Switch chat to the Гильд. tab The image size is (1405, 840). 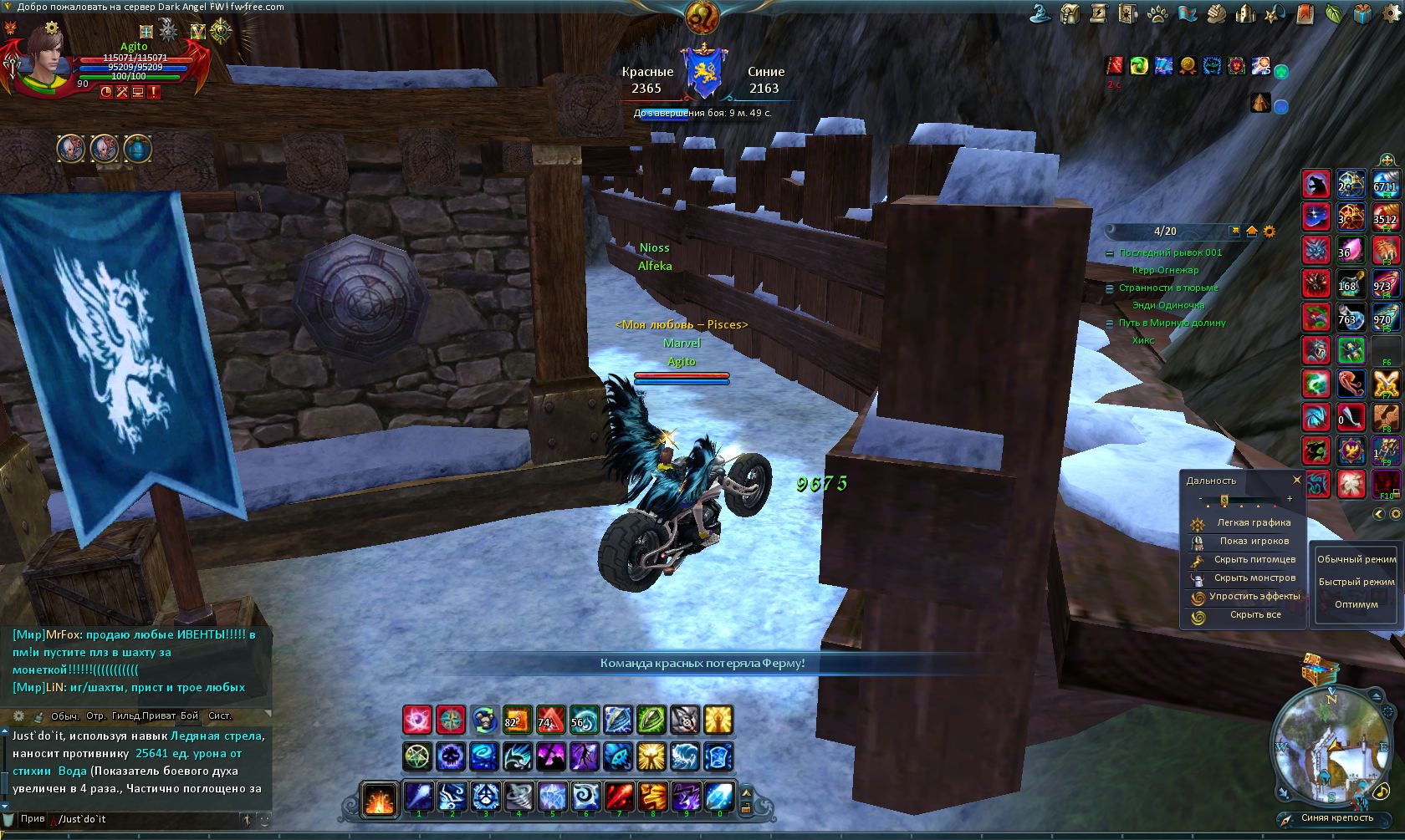point(125,716)
